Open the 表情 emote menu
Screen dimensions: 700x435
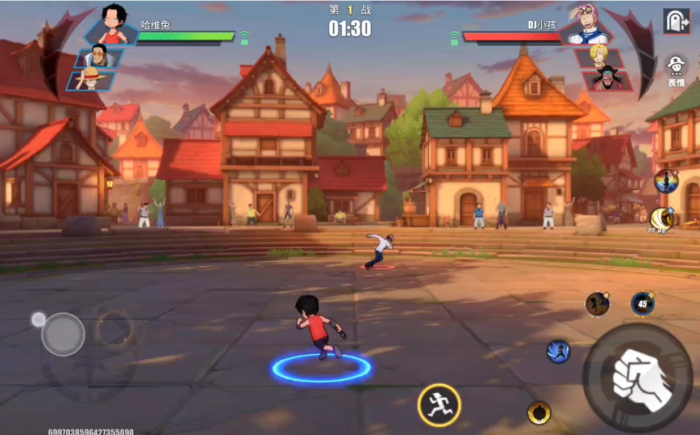(x=676, y=71)
